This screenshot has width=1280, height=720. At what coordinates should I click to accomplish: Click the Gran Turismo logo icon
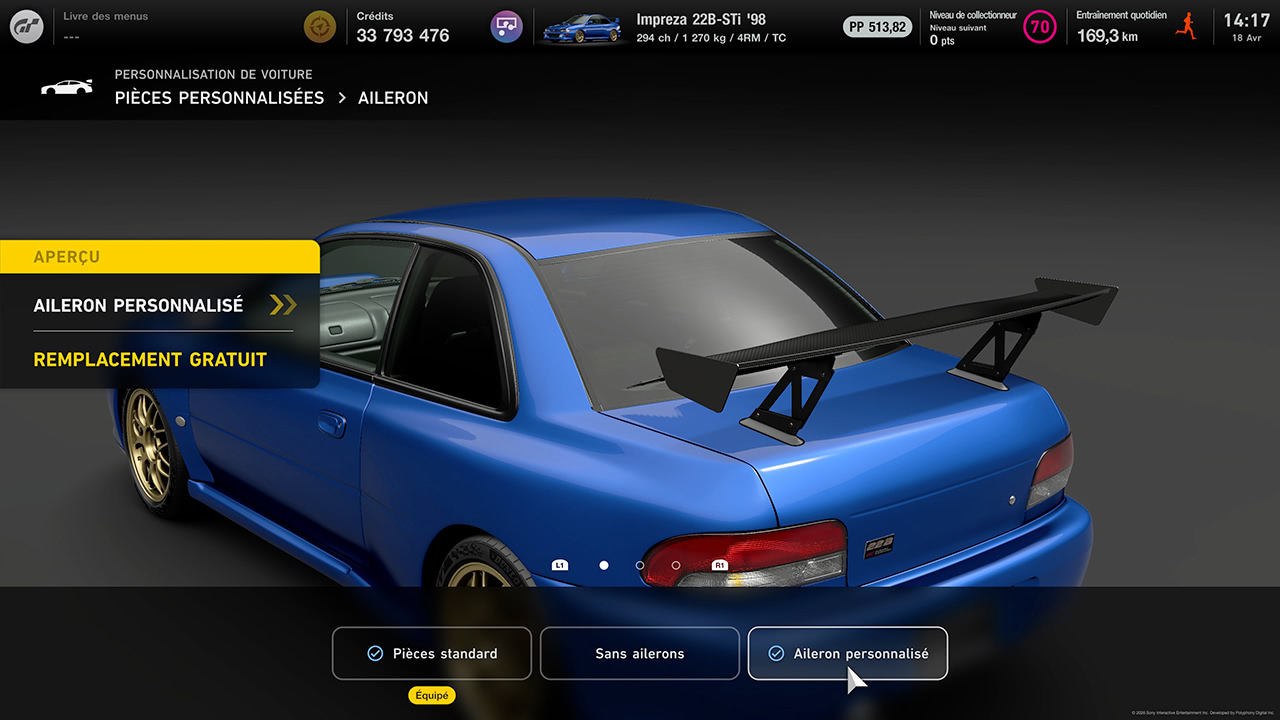(27, 27)
